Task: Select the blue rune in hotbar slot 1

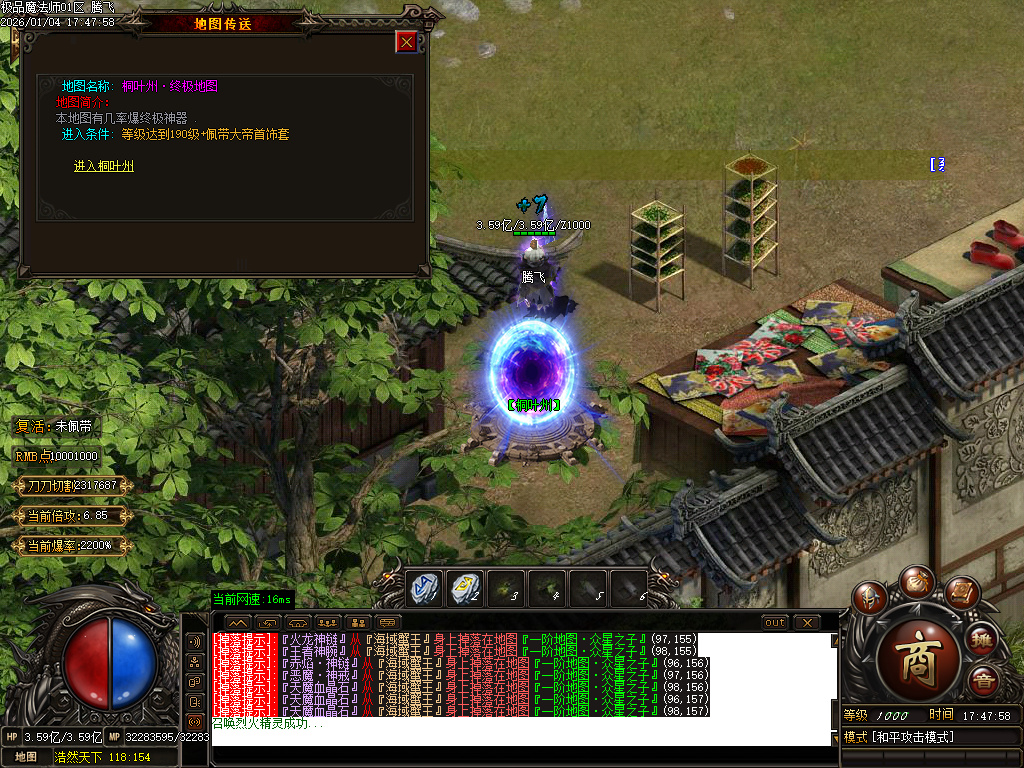Action: tap(424, 589)
